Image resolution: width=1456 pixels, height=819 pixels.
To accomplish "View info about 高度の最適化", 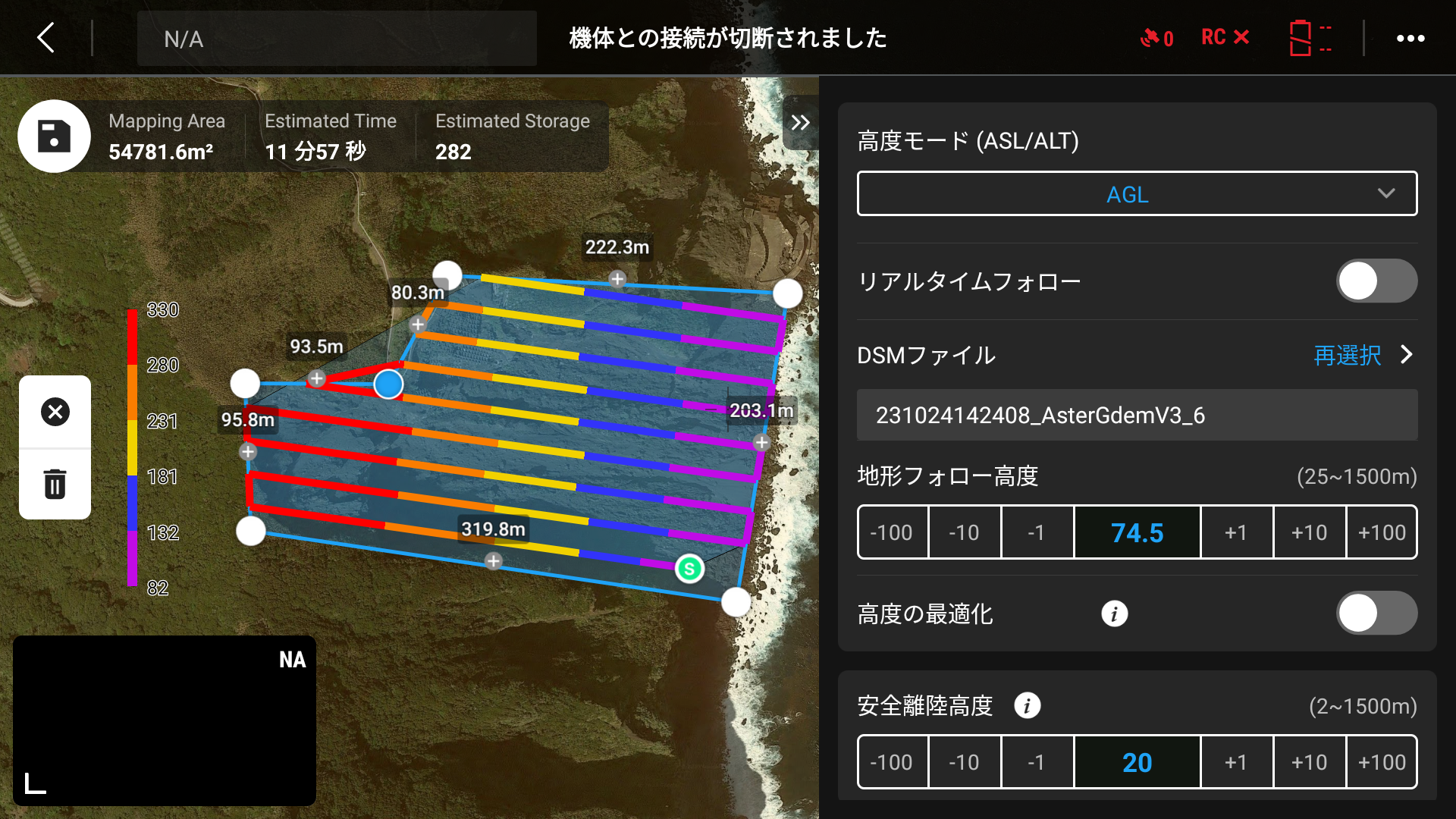I will pos(1114,613).
